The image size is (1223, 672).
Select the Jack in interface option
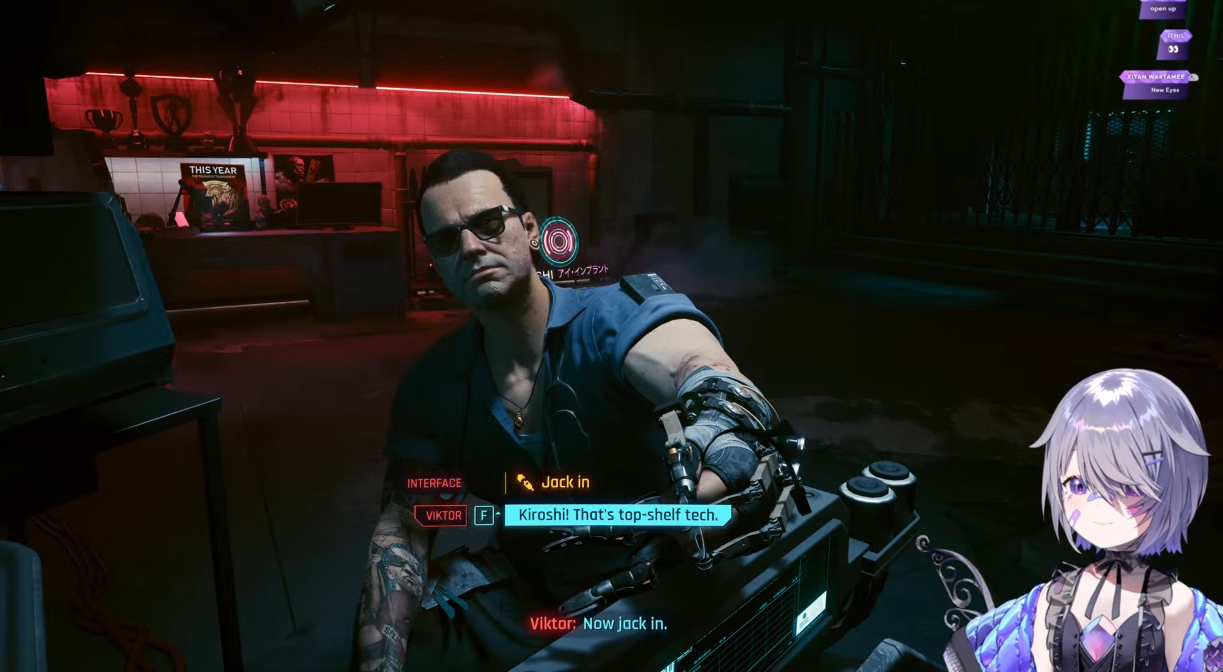[x=564, y=482]
